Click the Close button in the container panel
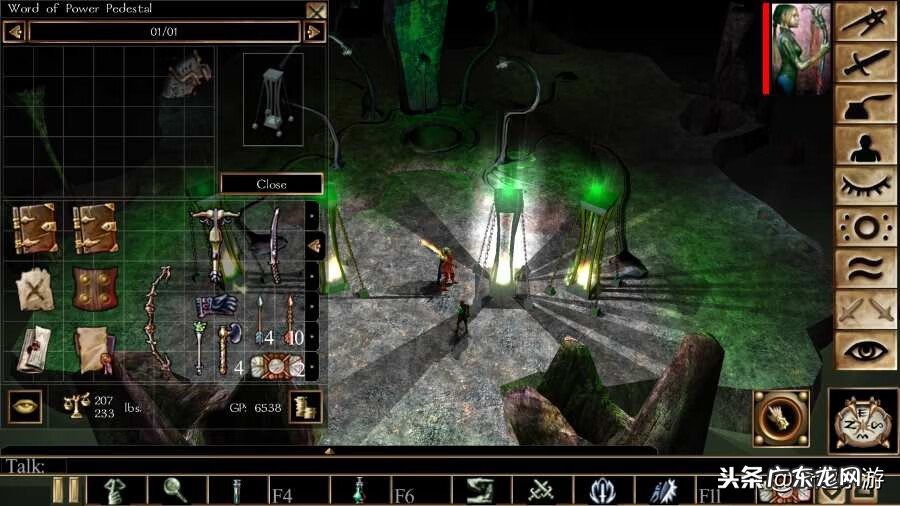Image resolution: width=900 pixels, height=506 pixels. [271, 184]
